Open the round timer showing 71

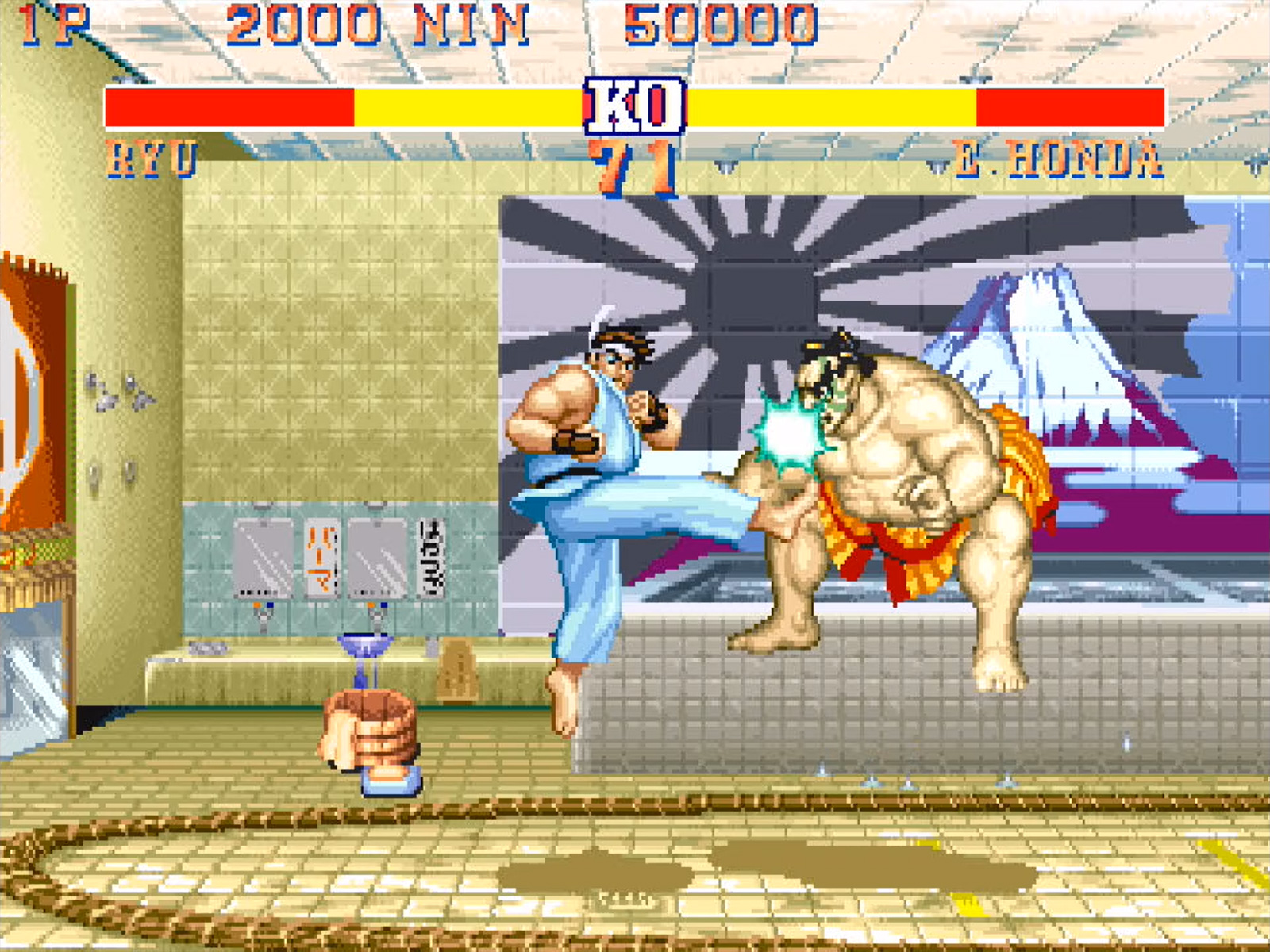click(631, 163)
